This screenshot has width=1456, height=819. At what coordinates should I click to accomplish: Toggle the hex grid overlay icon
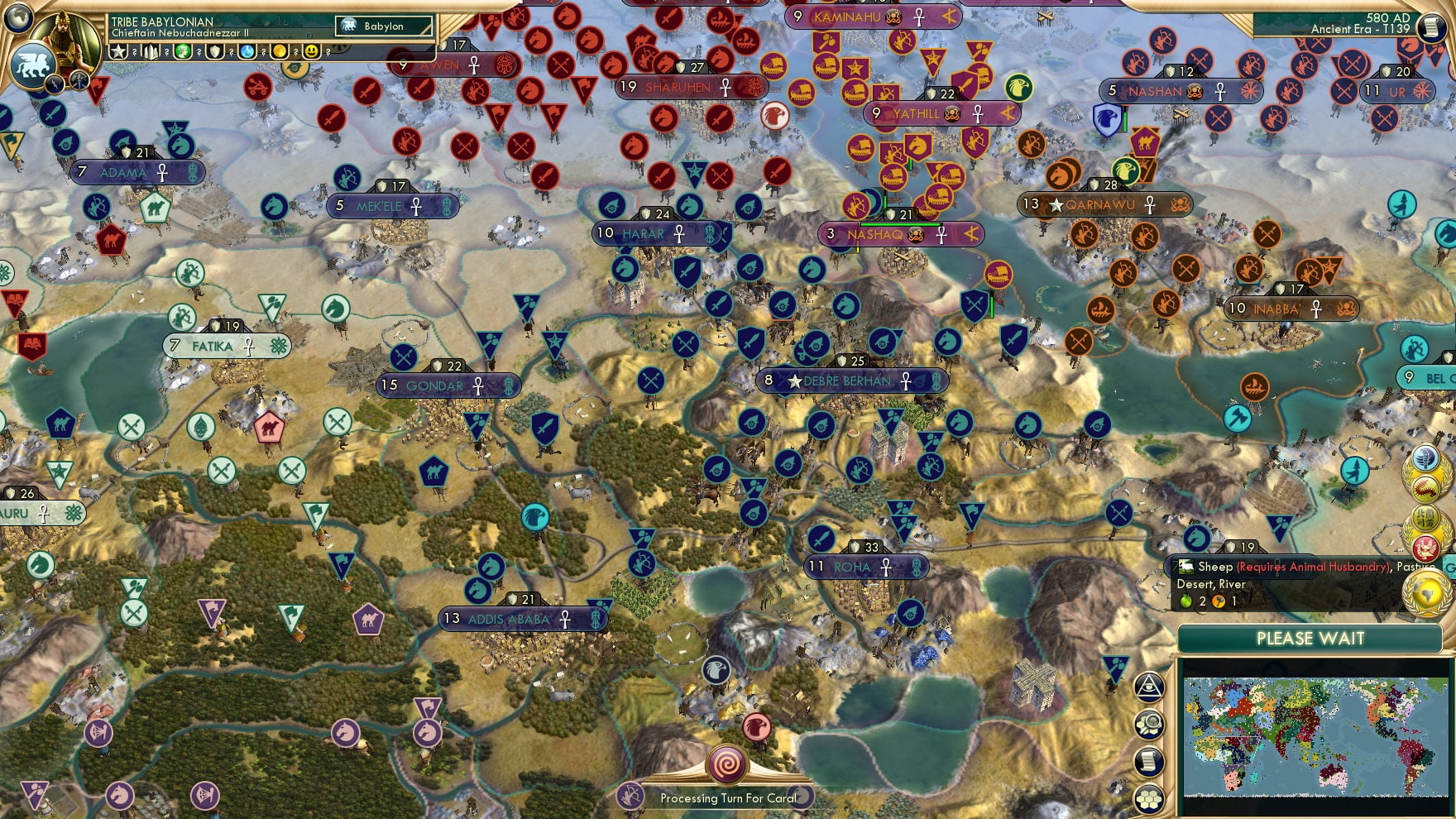pos(1149,797)
